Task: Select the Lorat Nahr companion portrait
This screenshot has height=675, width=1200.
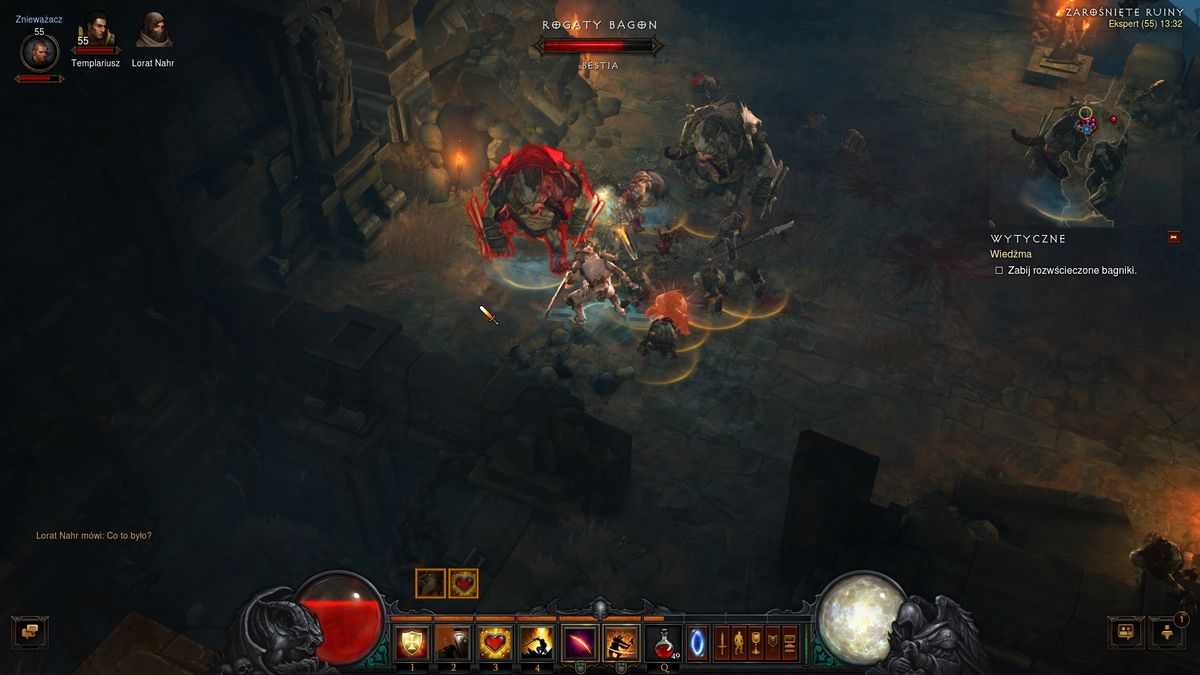Action: (153, 32)
